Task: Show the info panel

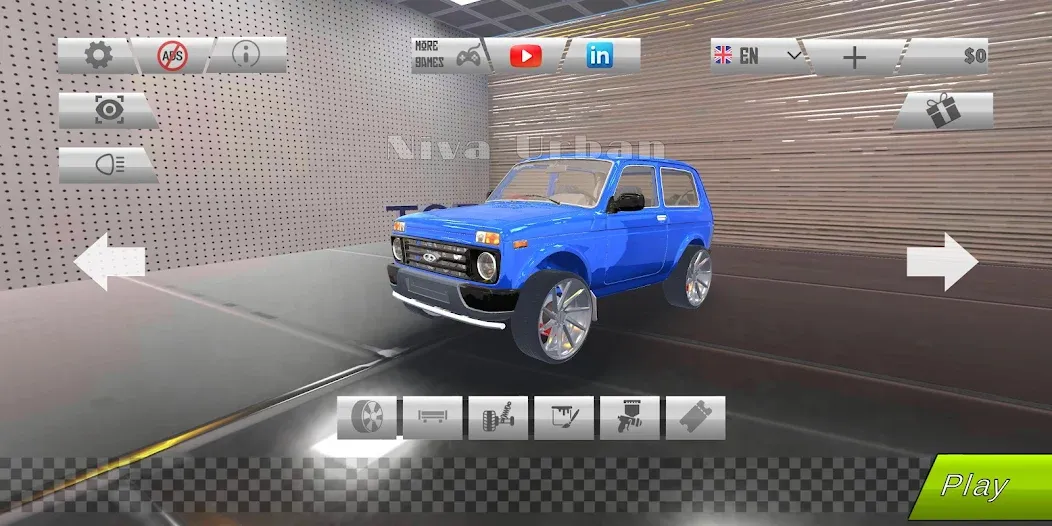Action: coord(246,56)
